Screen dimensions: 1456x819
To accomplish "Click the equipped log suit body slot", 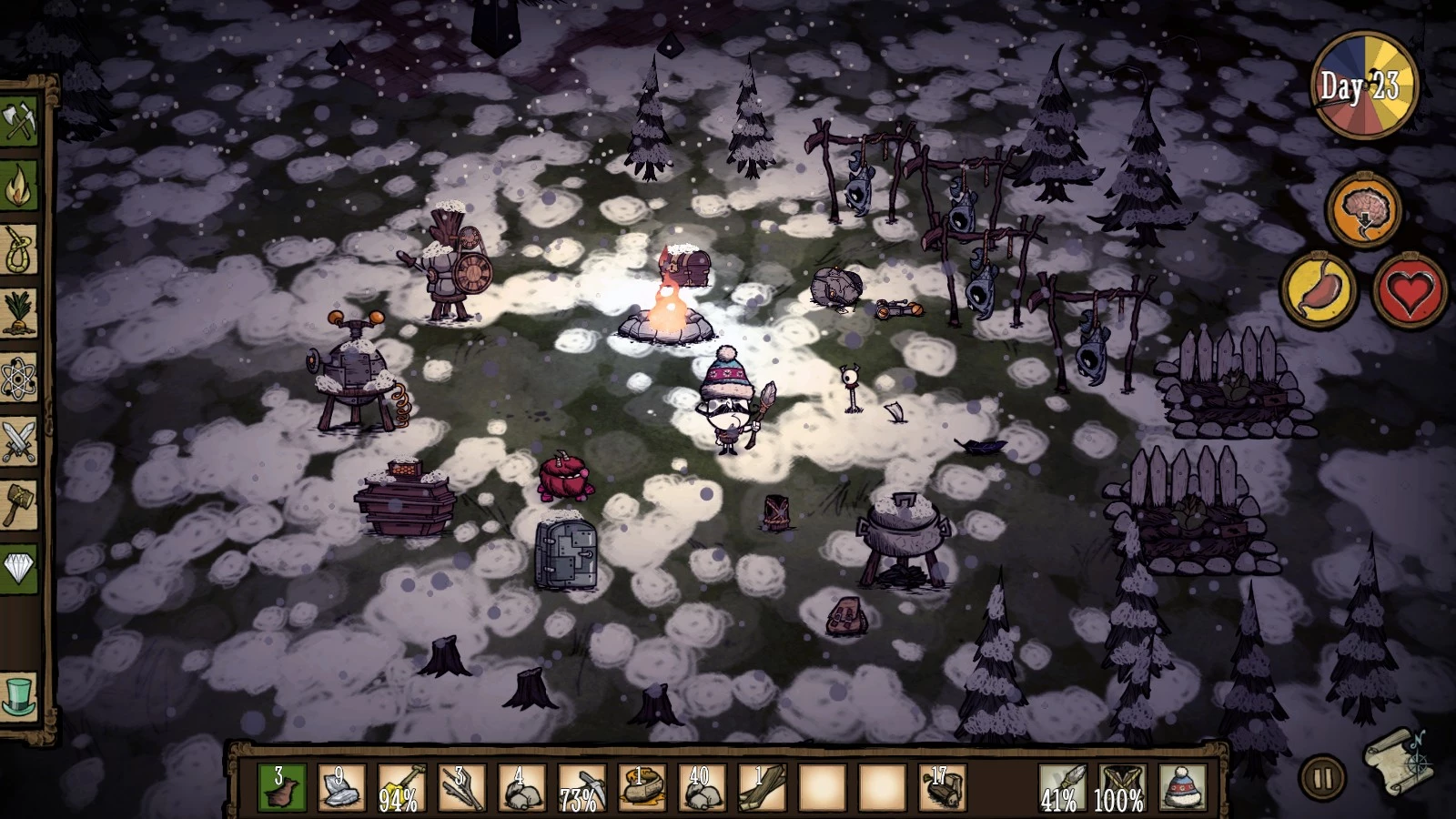I will coord(1122,787).
